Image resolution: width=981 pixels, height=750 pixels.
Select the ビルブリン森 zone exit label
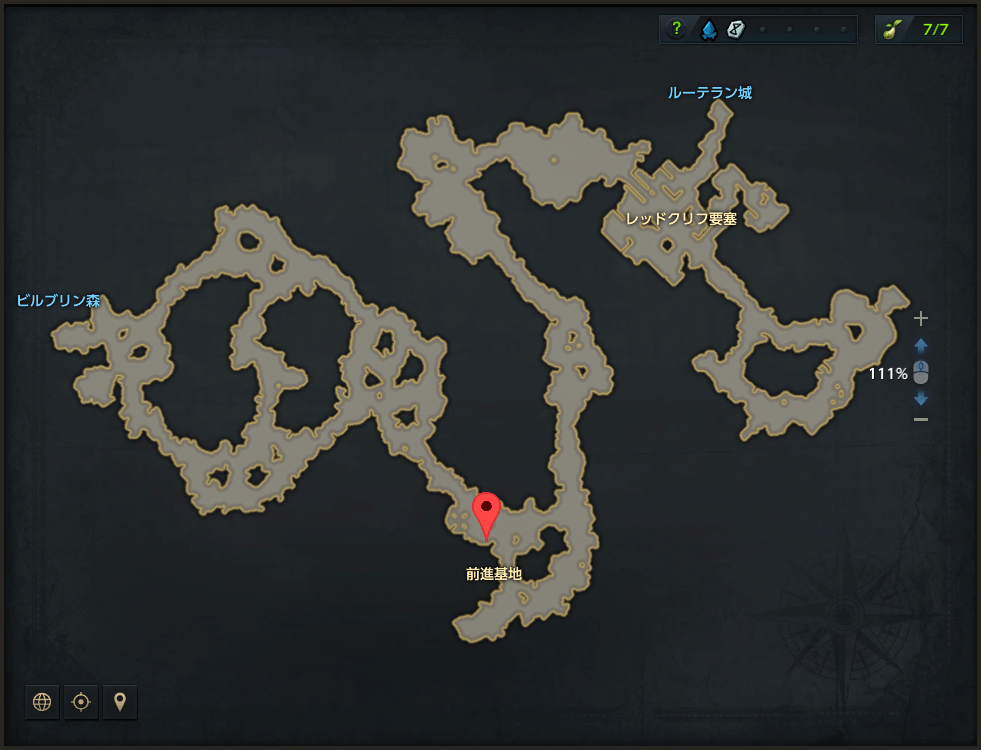[x=58, y=300]
